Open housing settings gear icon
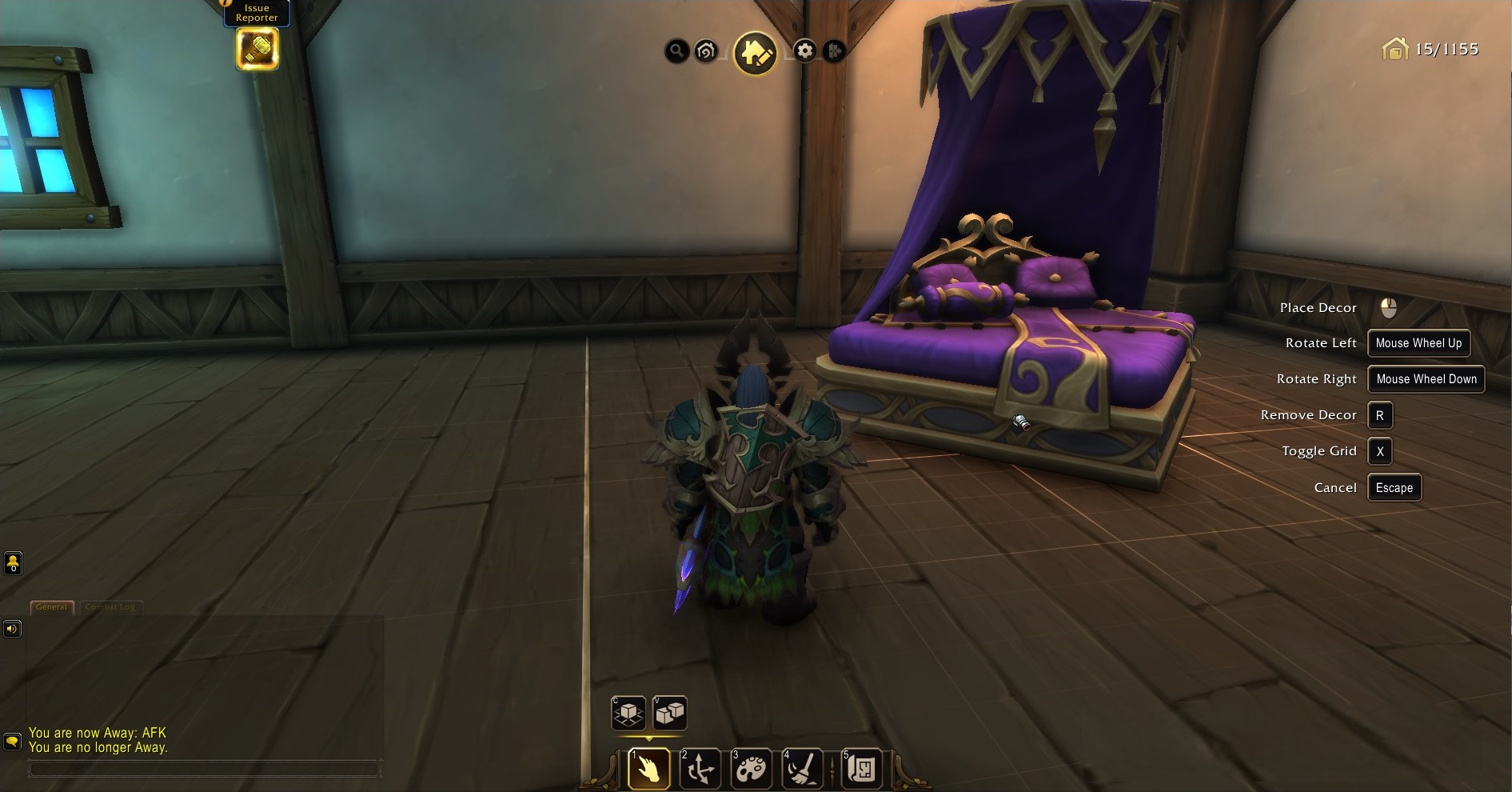 804,51
